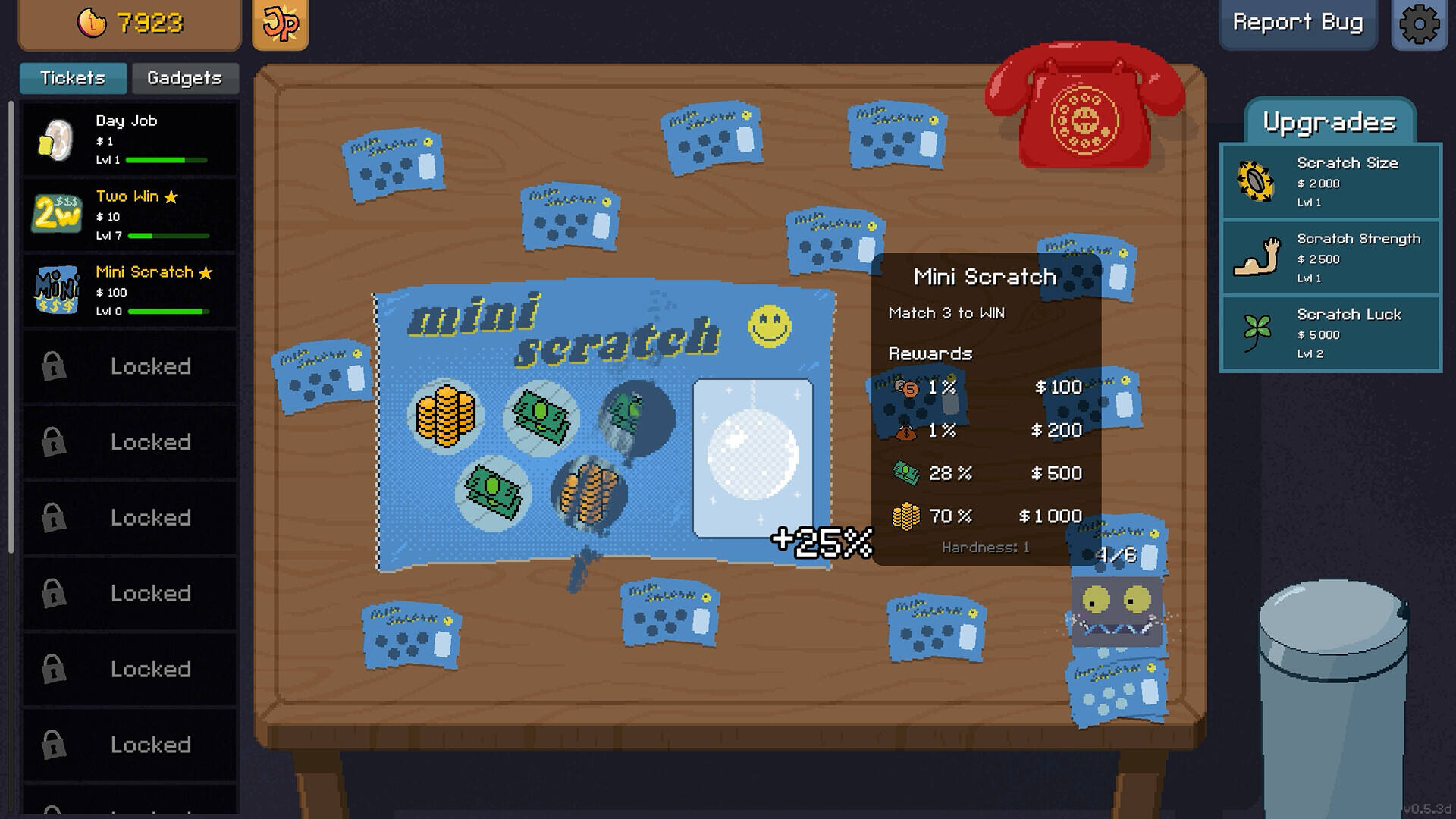
Task: Click the Mini Scratch level progress bar
Action: [x=167, y=311]
